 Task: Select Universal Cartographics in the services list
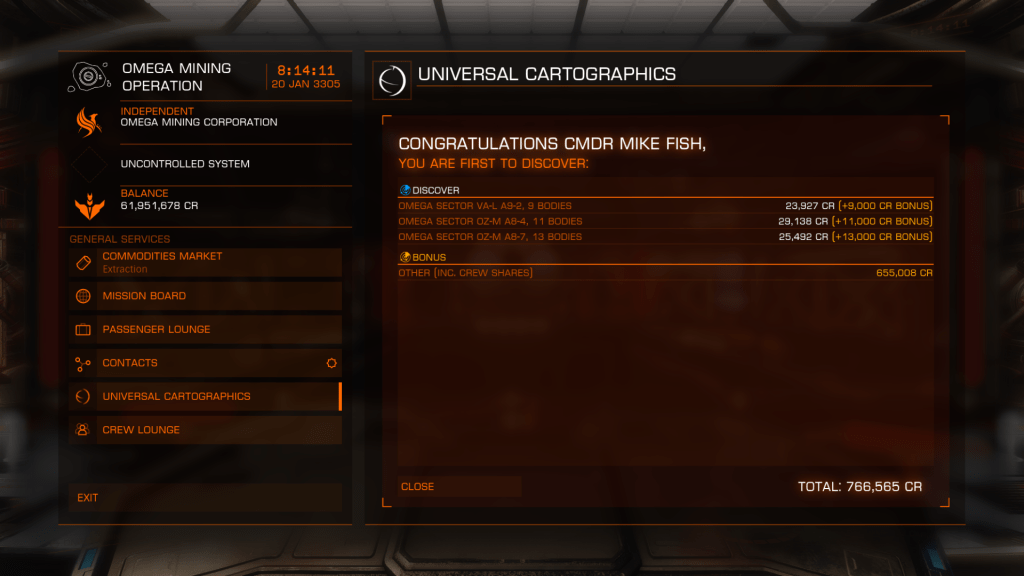coord(206,396)
